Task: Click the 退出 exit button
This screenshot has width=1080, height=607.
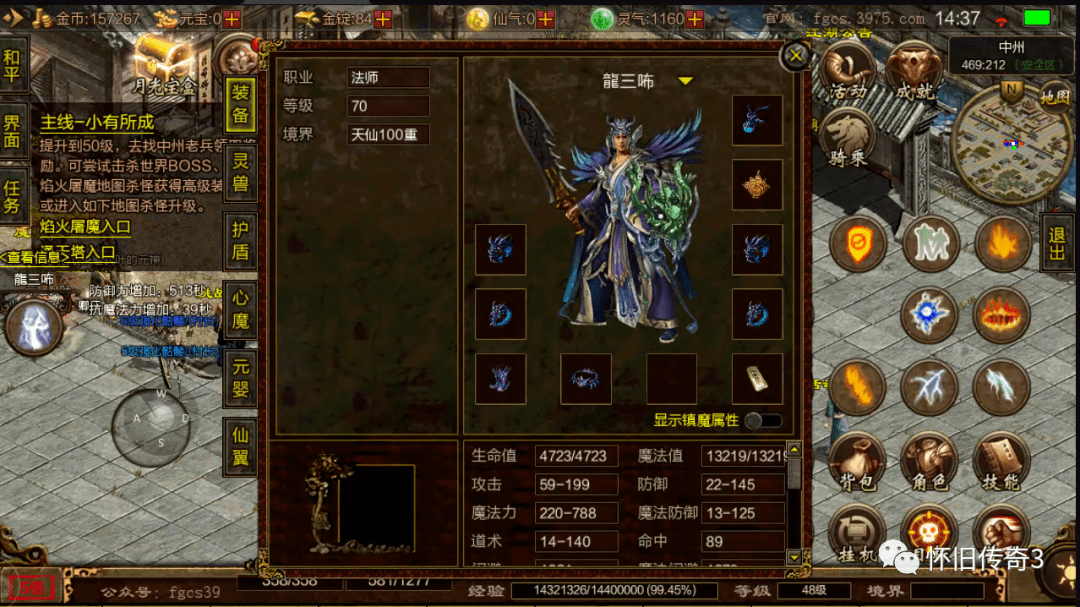Action: pos(1057,241)
